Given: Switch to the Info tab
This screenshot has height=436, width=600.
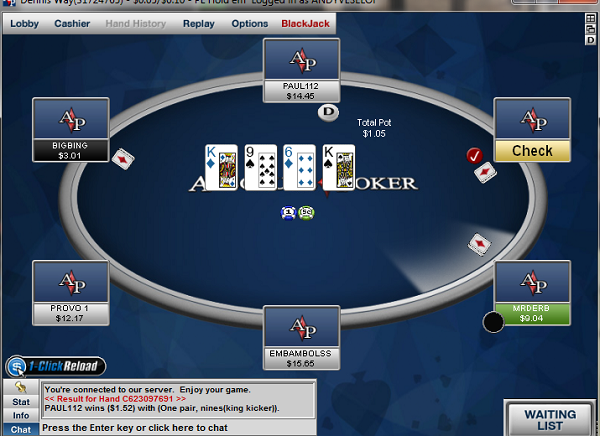Looking at the screenshot, I should 20,414.
